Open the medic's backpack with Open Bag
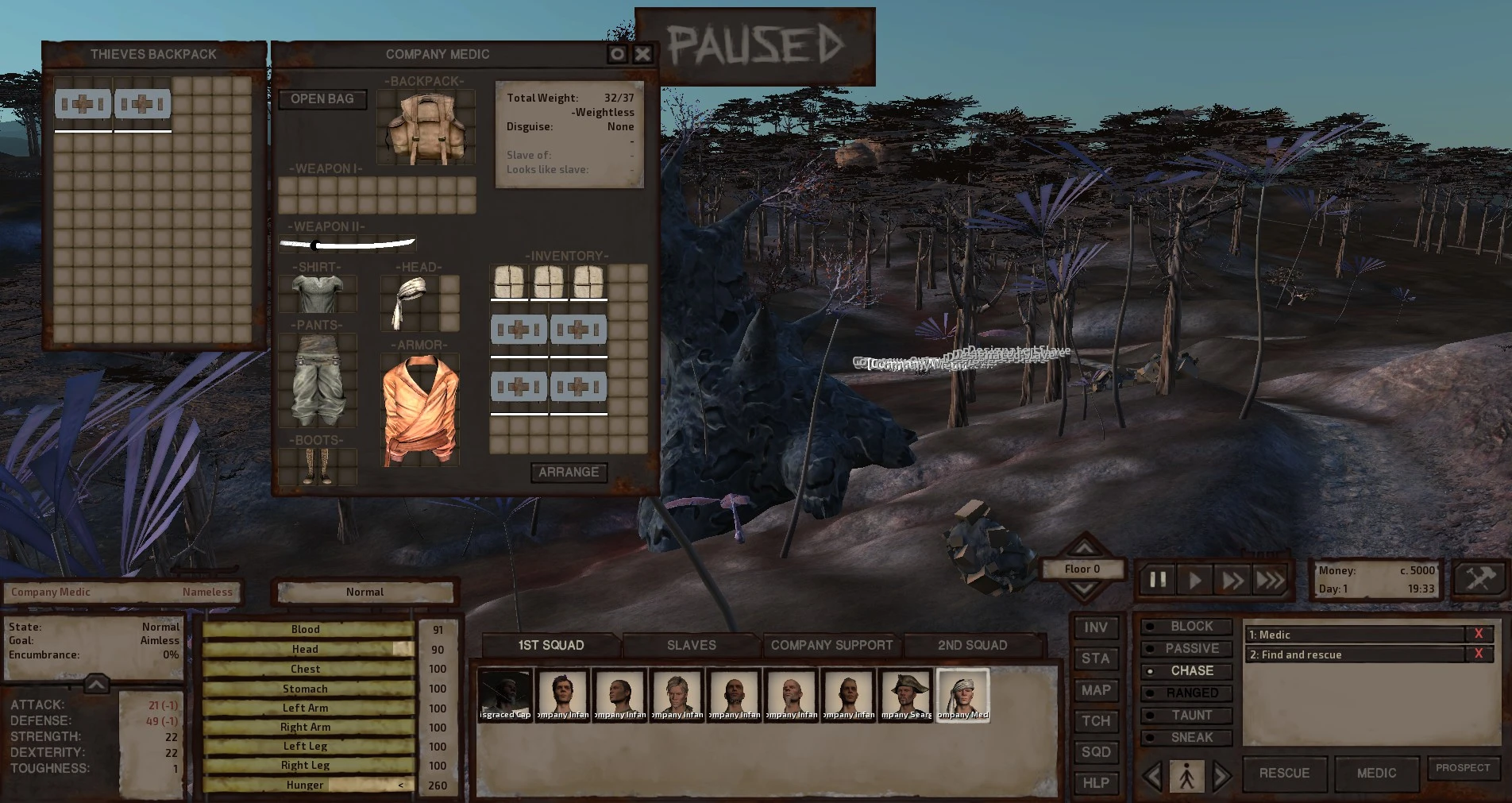 [322, 99]
